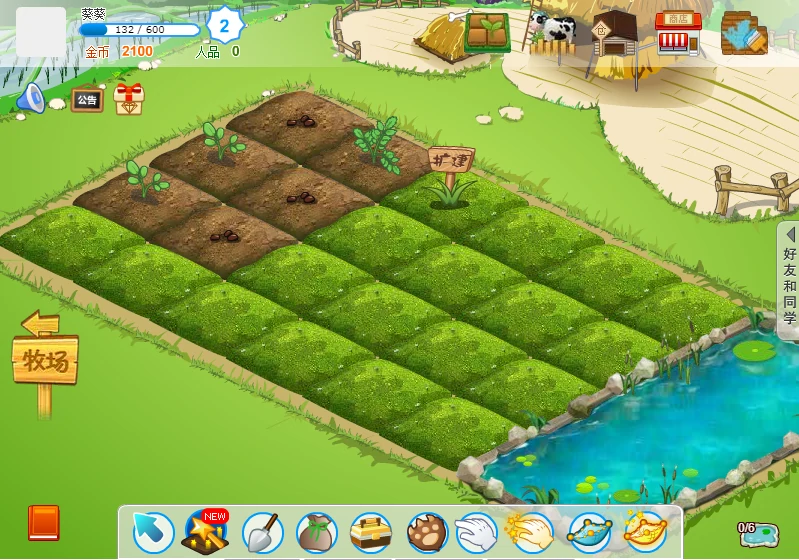
Task: Select the magic wand tool marked NEW
Action: [206, 533]
